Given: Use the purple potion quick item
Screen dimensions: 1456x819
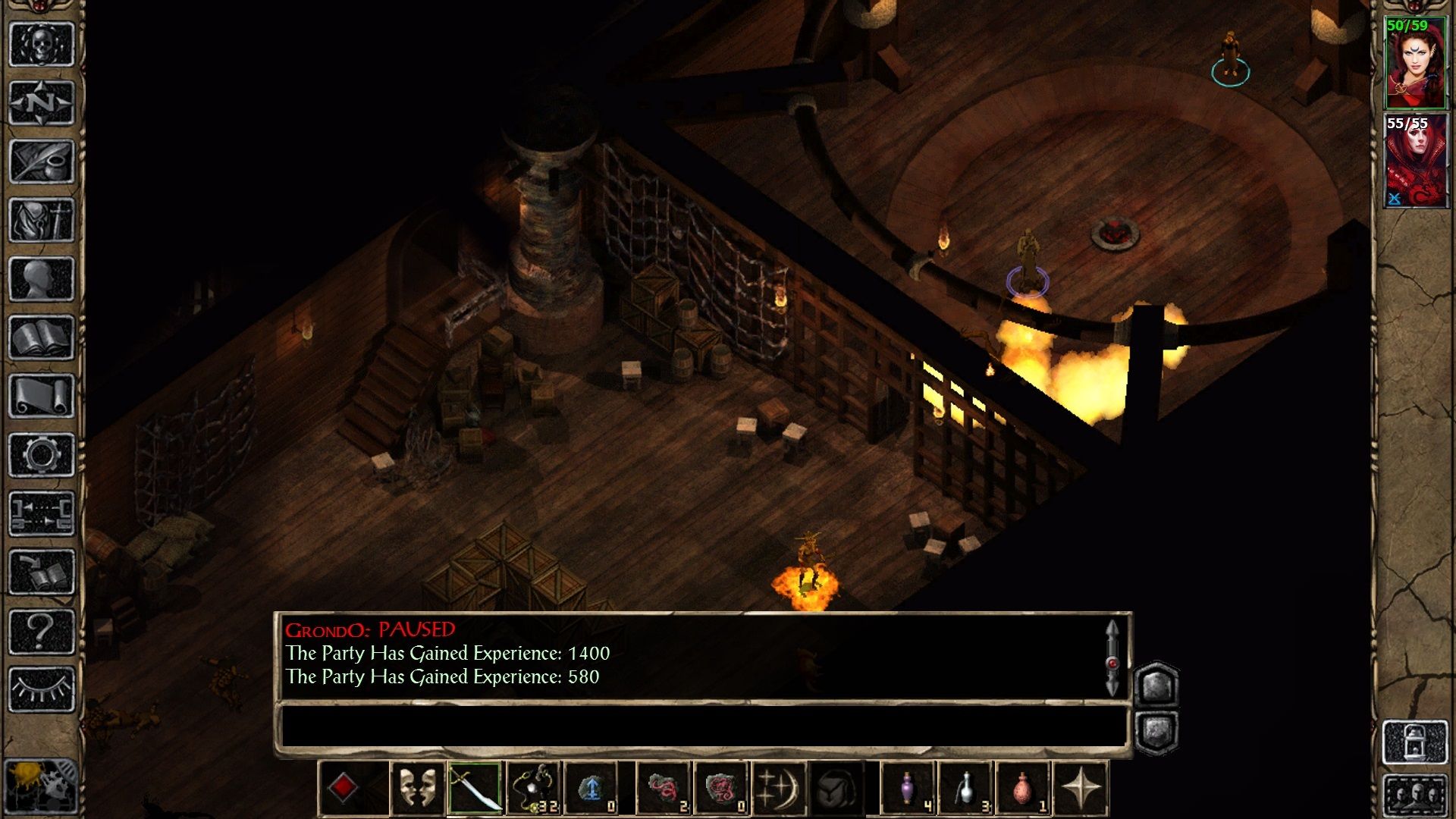Looking at the screenshot, I should (x=908, y=789).
